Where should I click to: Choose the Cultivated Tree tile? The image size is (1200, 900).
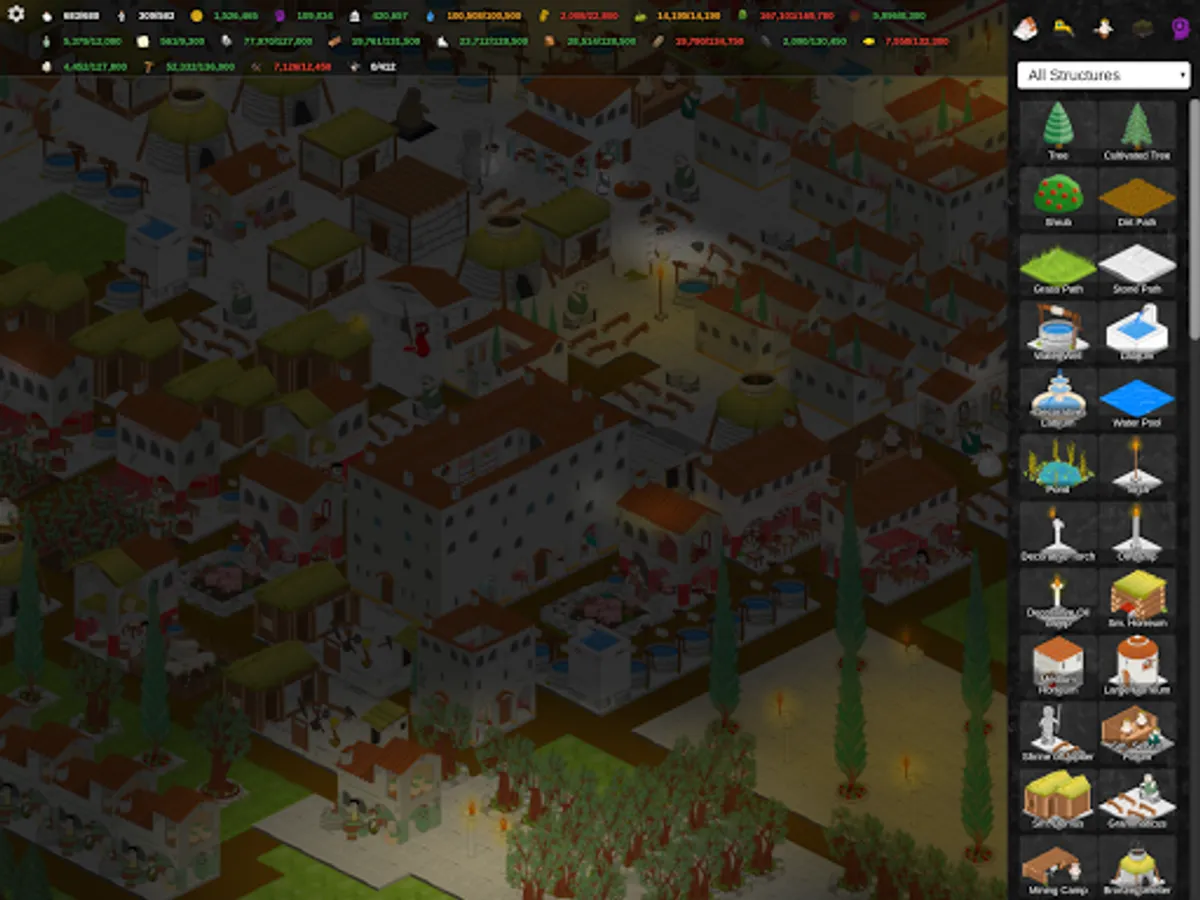[x=1137, y=130]
